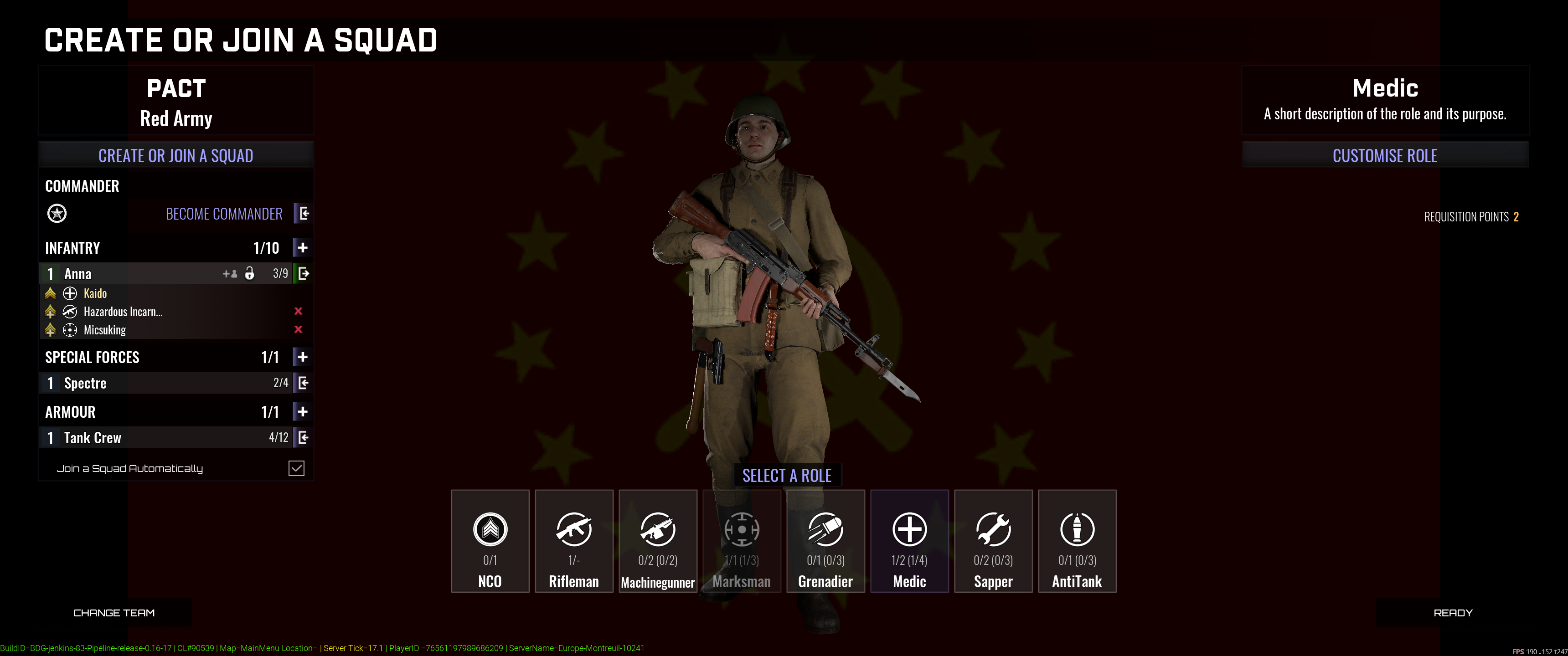
Task: Create a new Special Forces squad
Action: tap(303, 357)
